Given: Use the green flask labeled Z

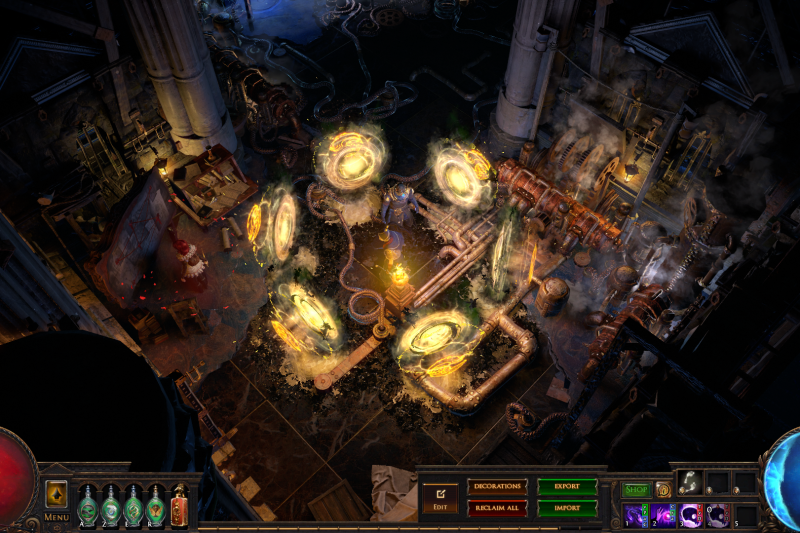Looking at the screenshot, I should coord(111,505).
